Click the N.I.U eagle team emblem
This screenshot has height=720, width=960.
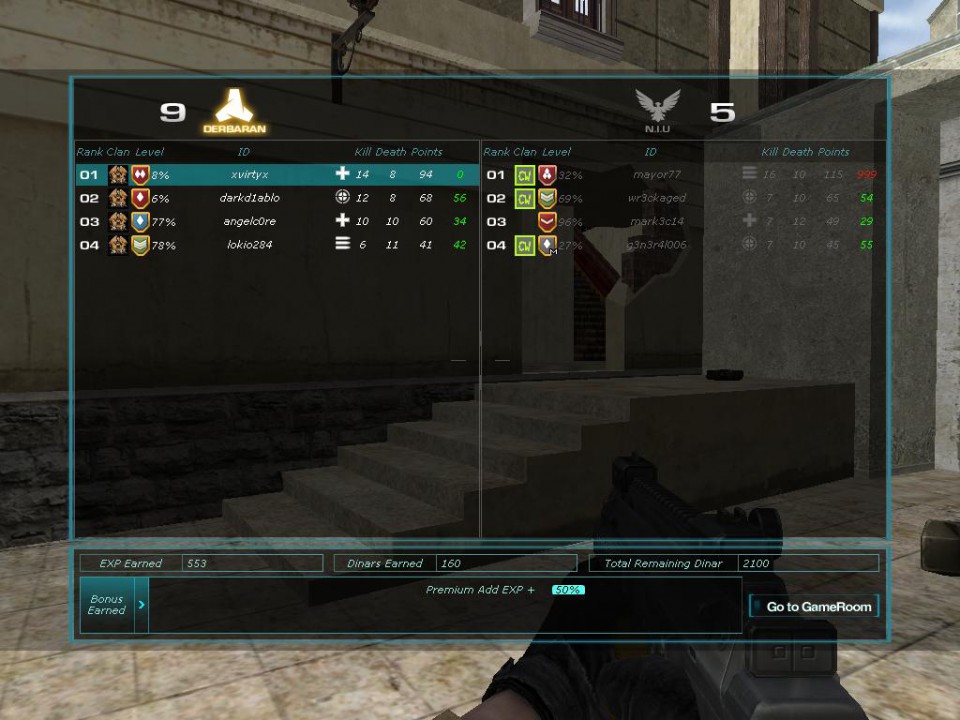(657, 107)
